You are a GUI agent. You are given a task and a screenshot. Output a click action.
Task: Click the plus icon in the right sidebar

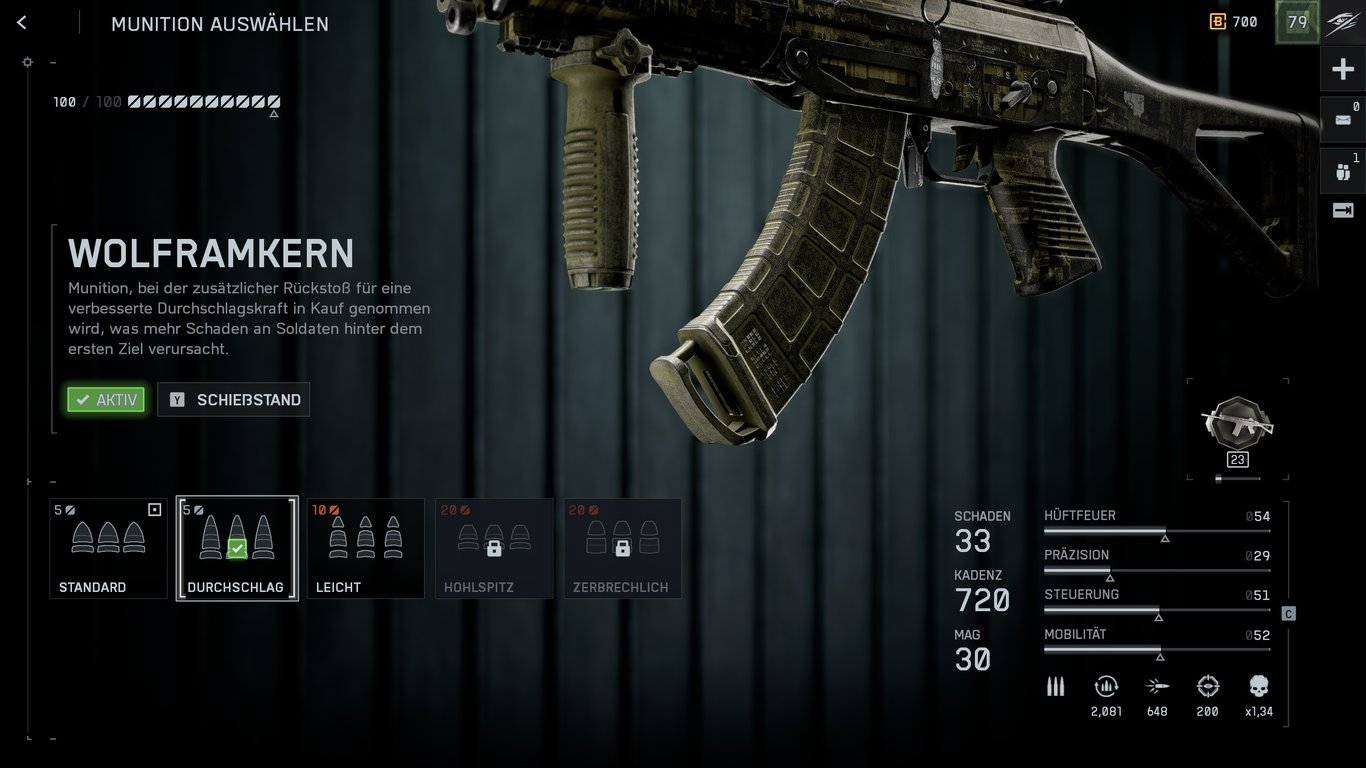(1343, 68)
